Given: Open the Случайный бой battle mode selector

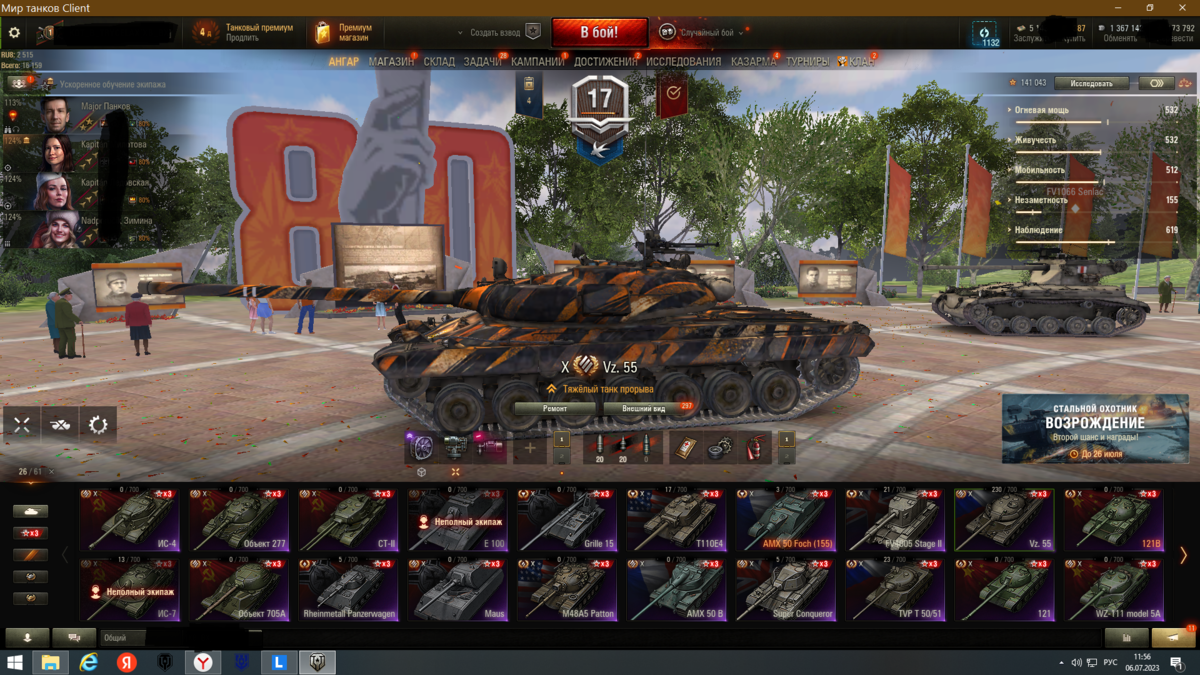Looking at the screenshot, I should pos(705,33).
